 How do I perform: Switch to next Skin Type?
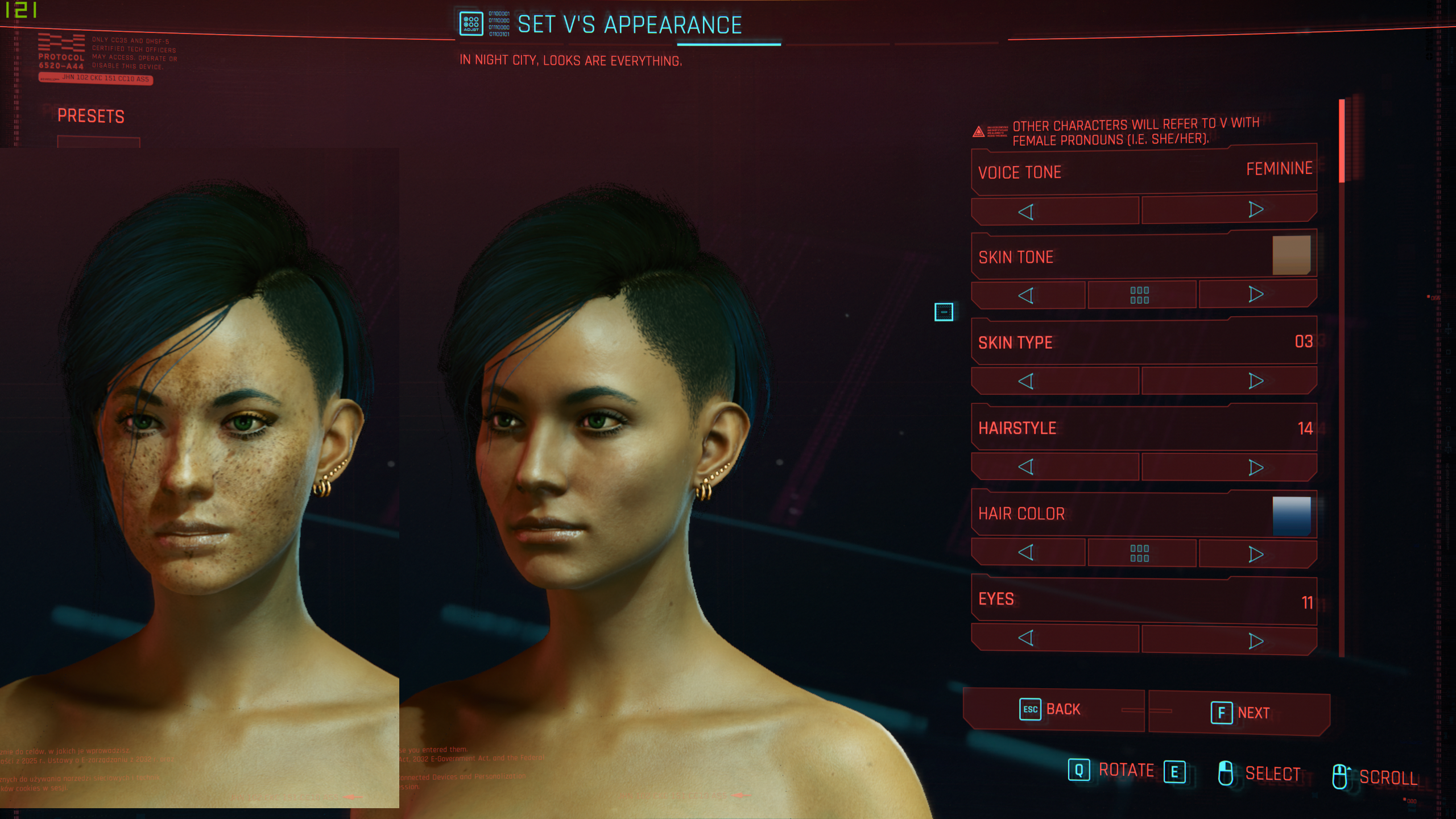coord(1256,380)
